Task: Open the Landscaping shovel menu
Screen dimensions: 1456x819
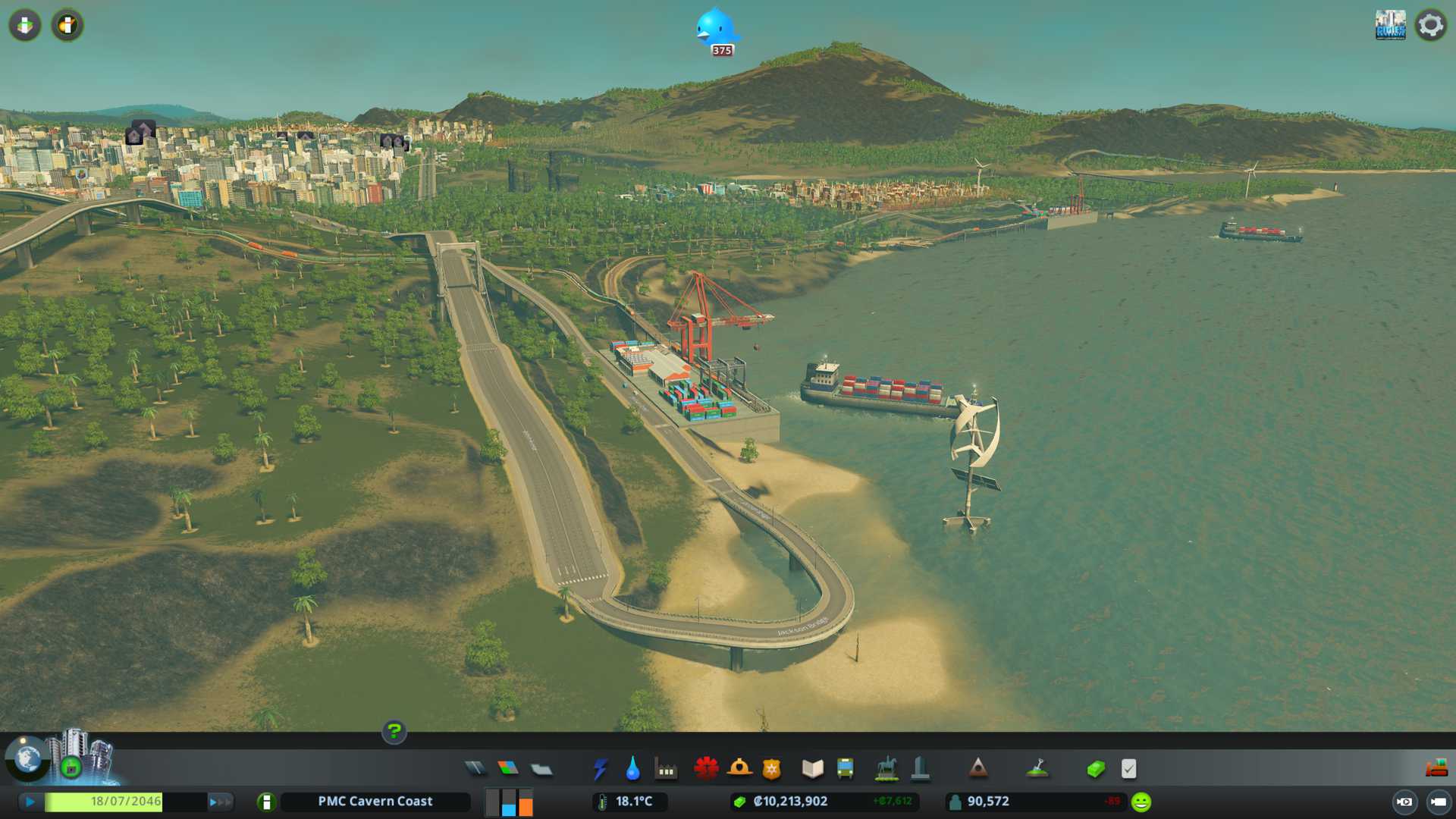Action: [1037, 769]
